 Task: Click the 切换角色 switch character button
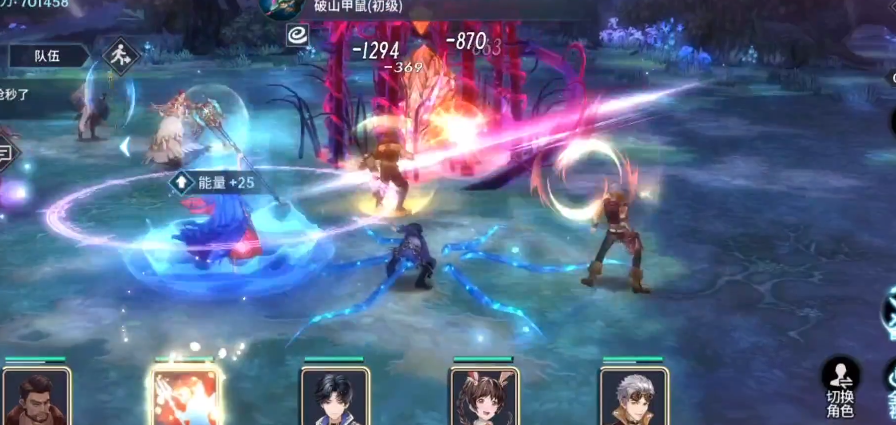coord(840,388)
